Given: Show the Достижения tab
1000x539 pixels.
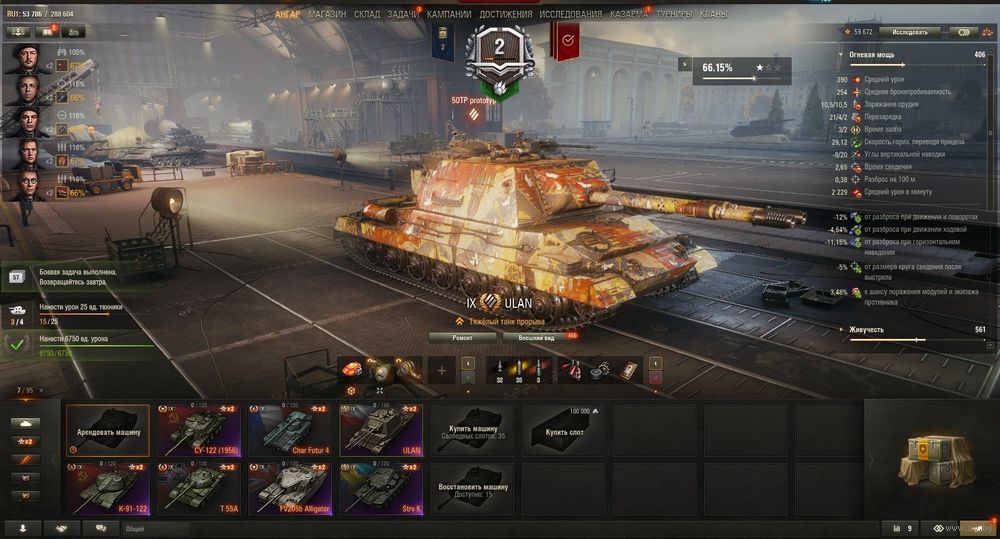Looking at the screenshot, I should pos(505,15).
